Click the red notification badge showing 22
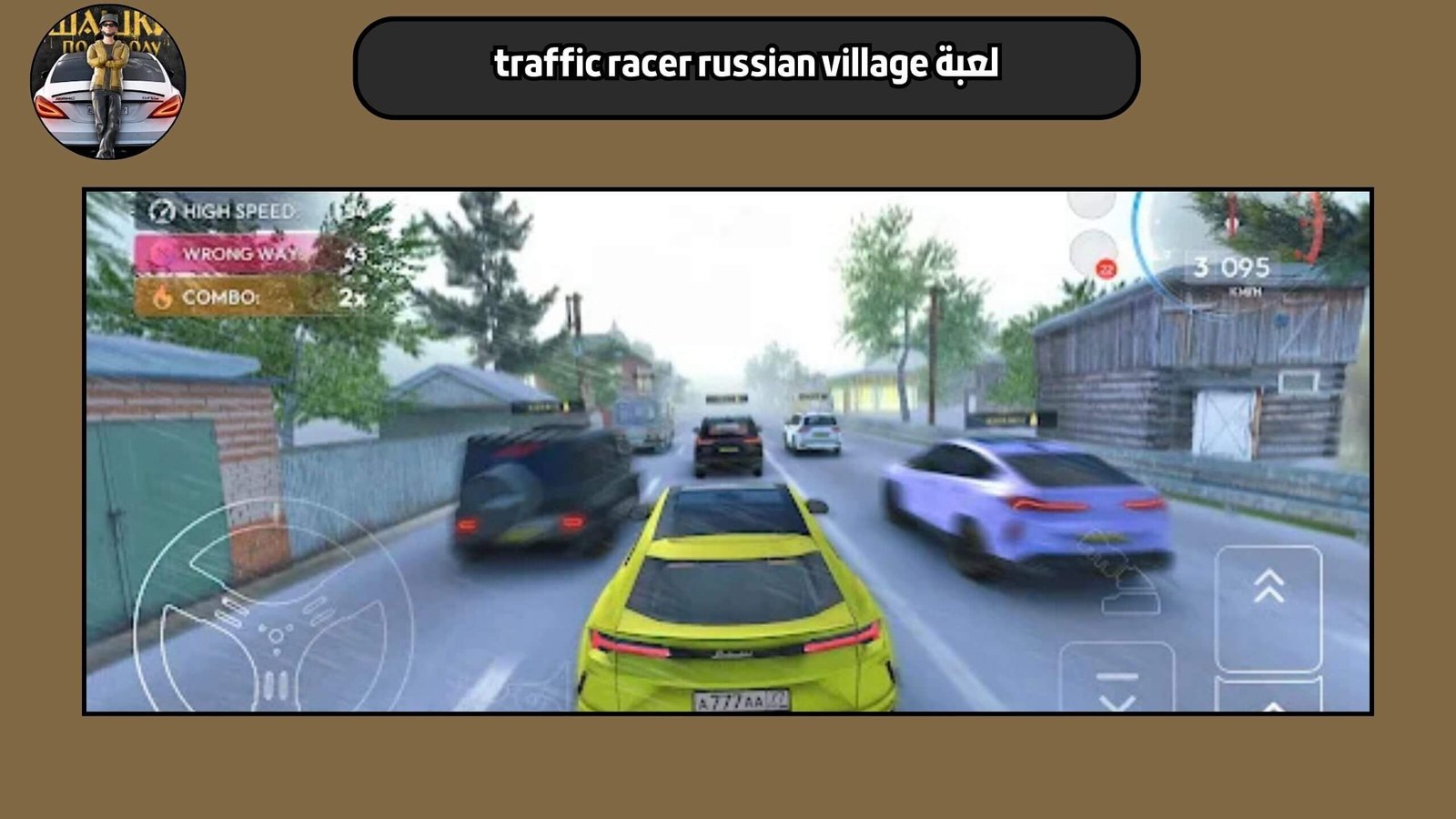Viewport: 1456px width, 819px height. click(1106, 268)
